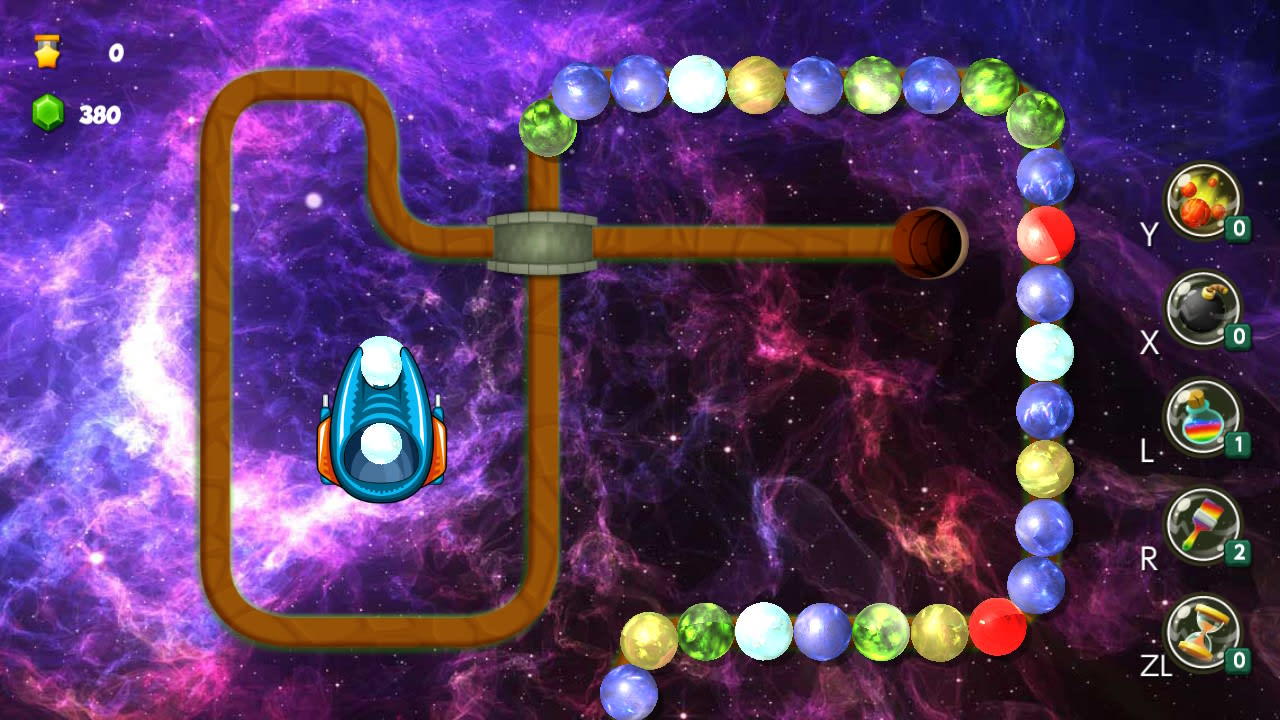Swap to the next ball above the shooter
Image resolution: width=1280 pixels, height=720 pixels.
pos(381,364)
